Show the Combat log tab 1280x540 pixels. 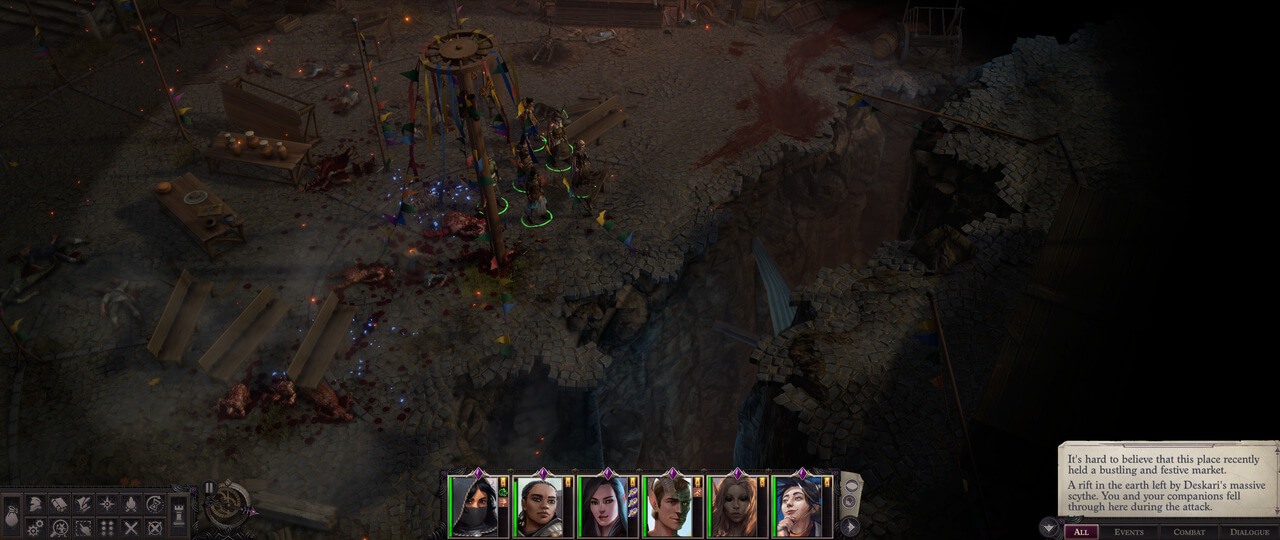1189,532
